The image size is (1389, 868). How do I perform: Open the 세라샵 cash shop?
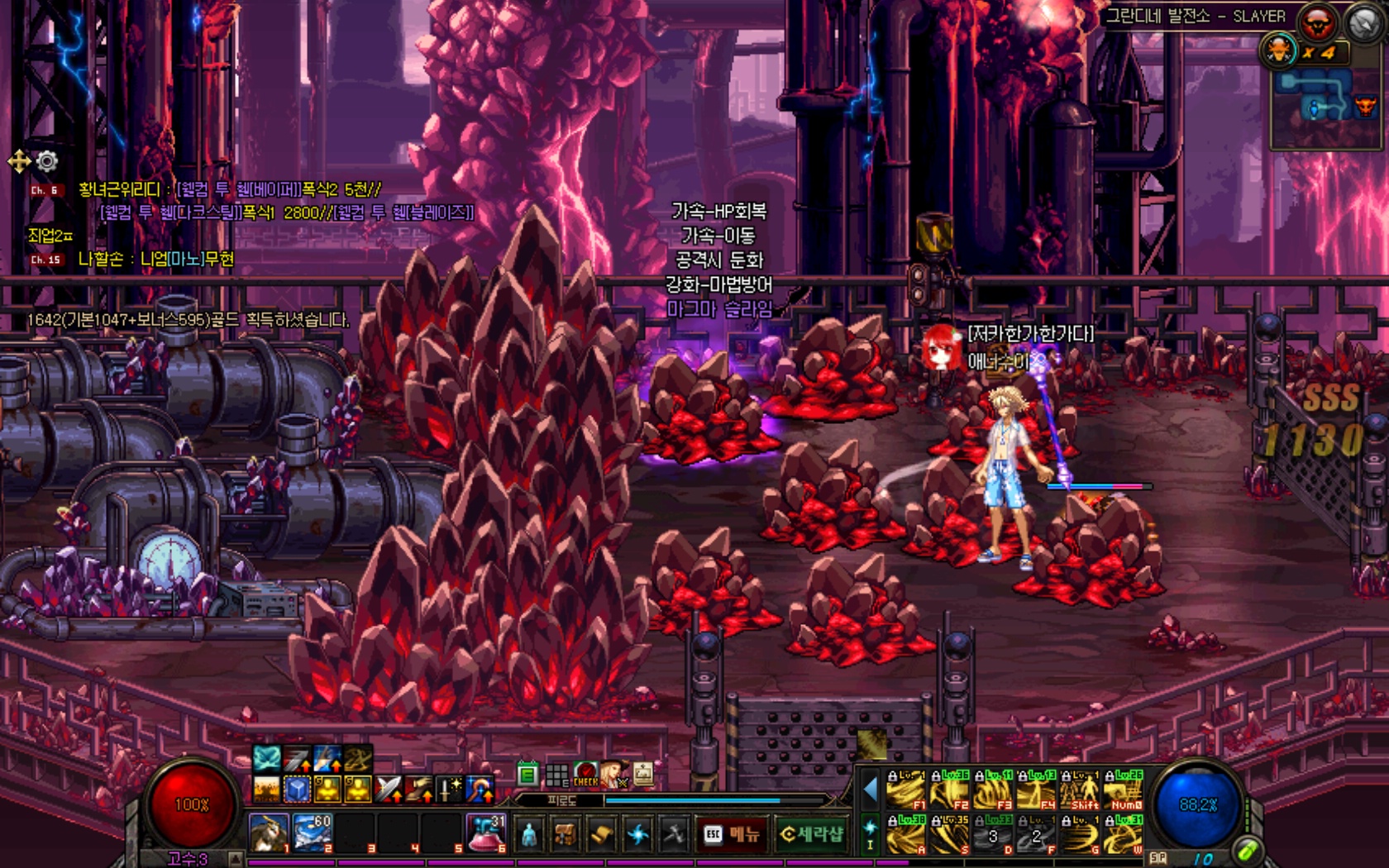tap(811, 835)
